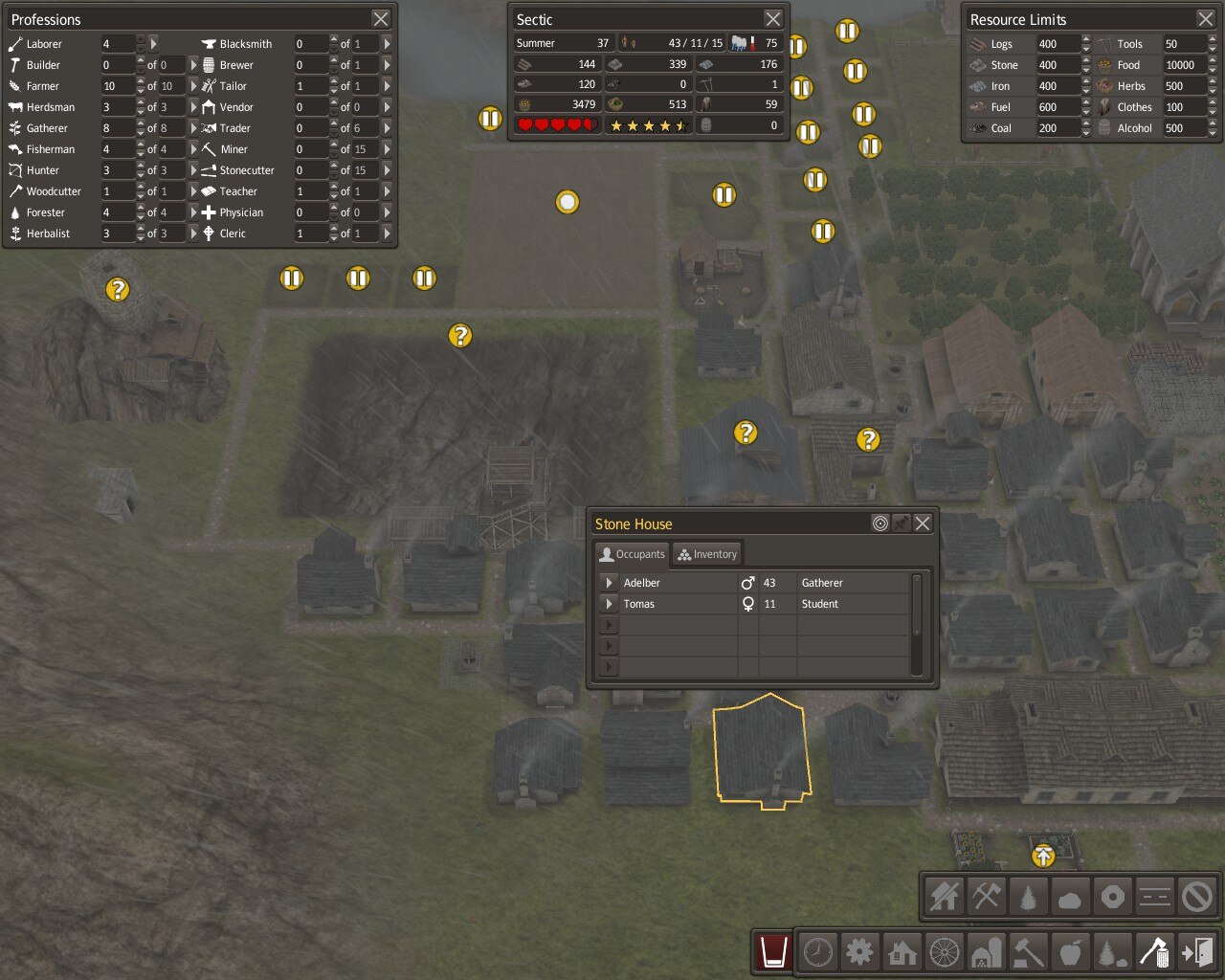Expand Tomas's occupant details row
Viewport: 1225px width, 980px height.
[609, 604]
